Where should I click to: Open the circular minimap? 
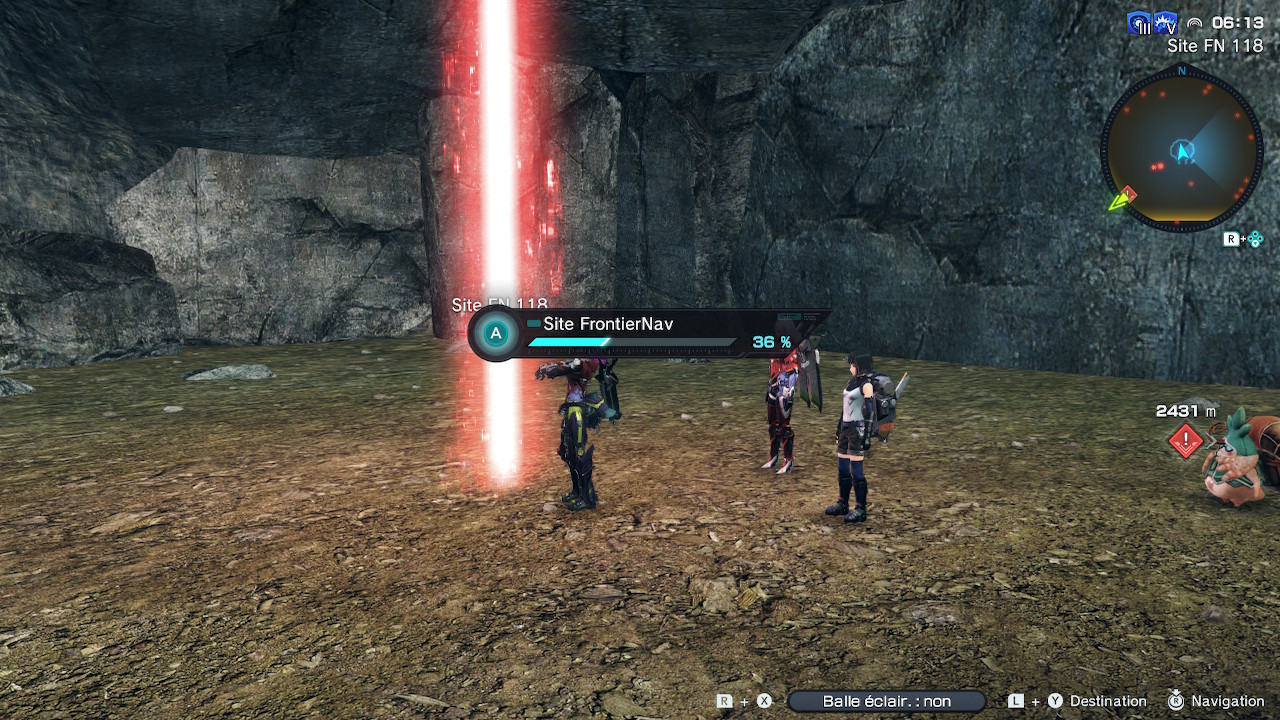(x=1182, y=152)
